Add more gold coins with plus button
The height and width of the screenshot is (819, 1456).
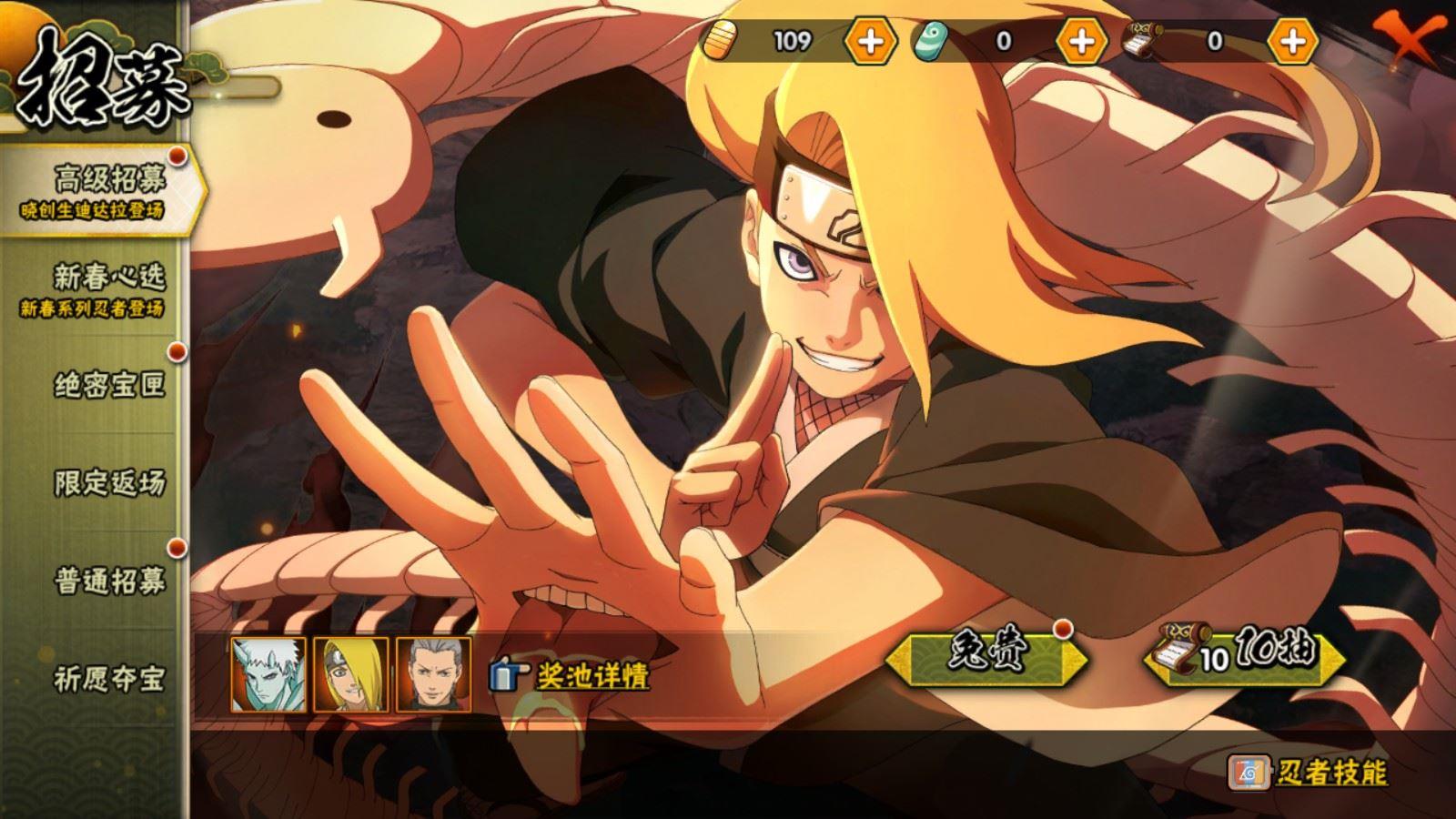click(870, 41)
